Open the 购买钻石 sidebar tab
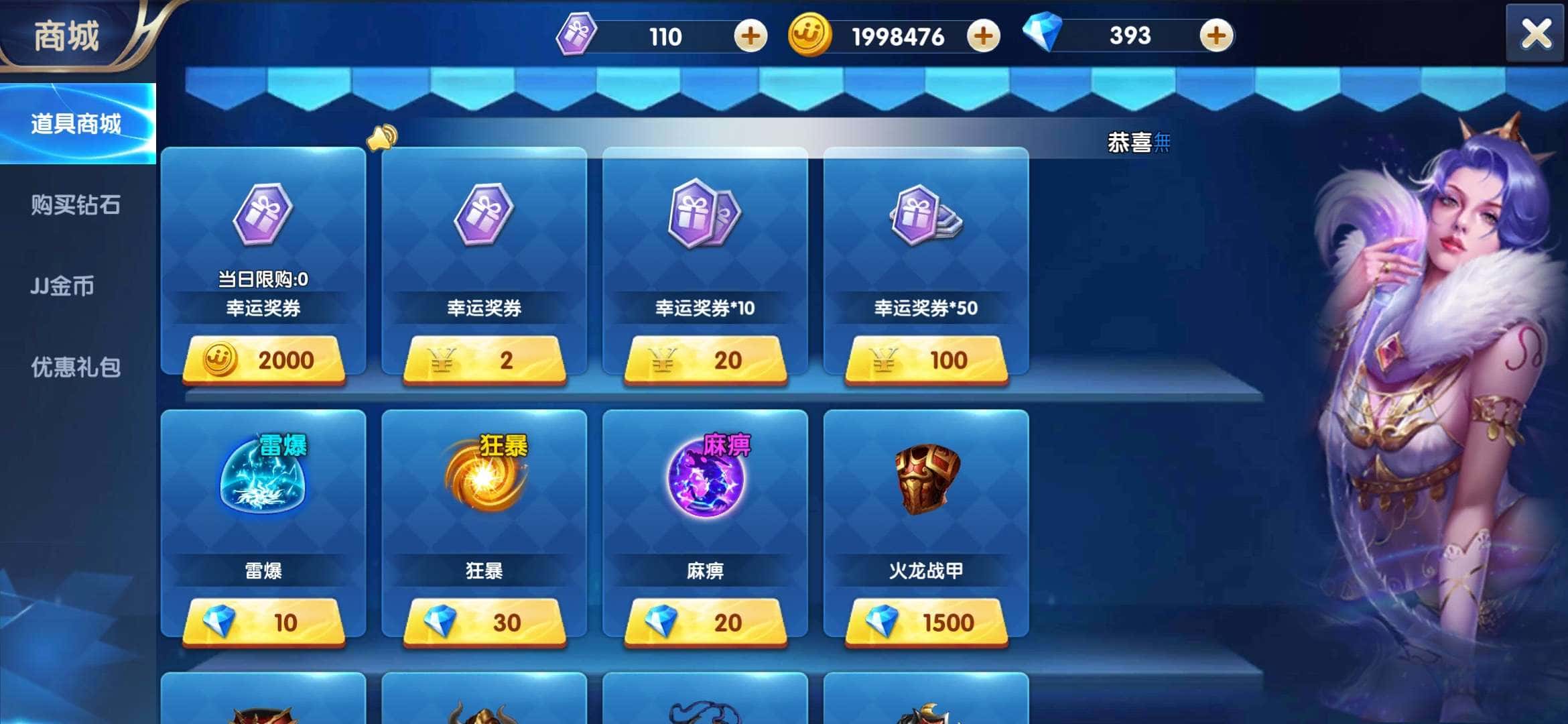 (x=76, y=206)
